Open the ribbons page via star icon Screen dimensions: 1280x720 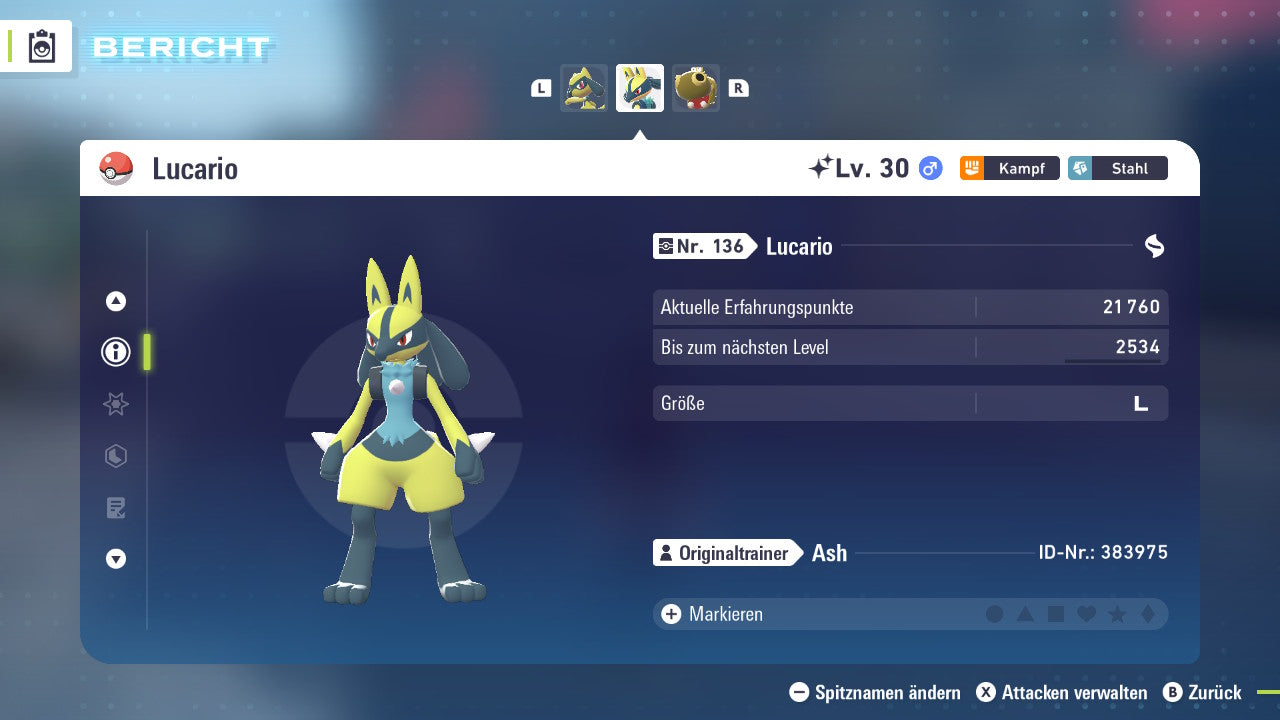(x=115, y=404)
